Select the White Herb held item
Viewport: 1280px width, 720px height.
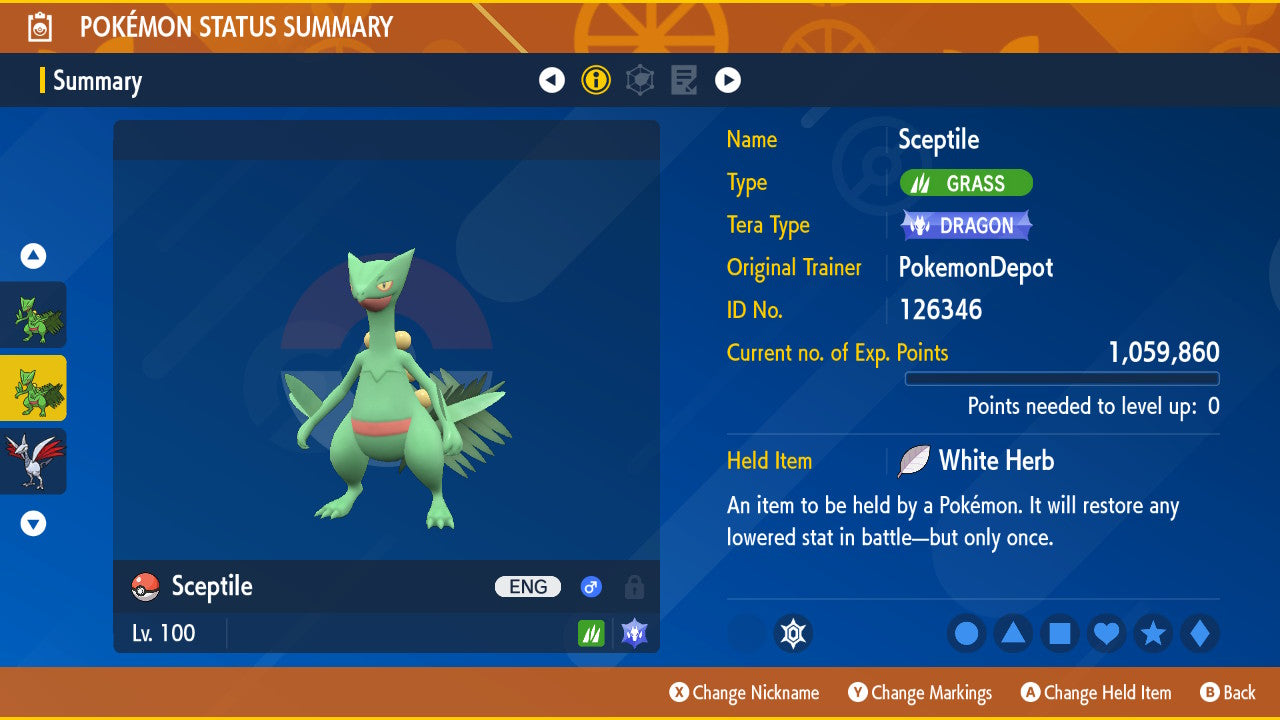(995, 461)
